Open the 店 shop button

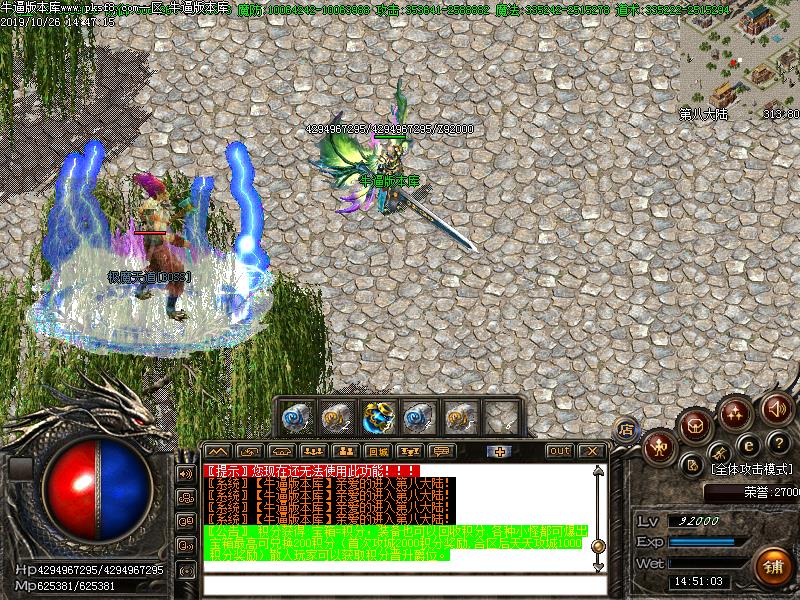(x=627, y=429)
